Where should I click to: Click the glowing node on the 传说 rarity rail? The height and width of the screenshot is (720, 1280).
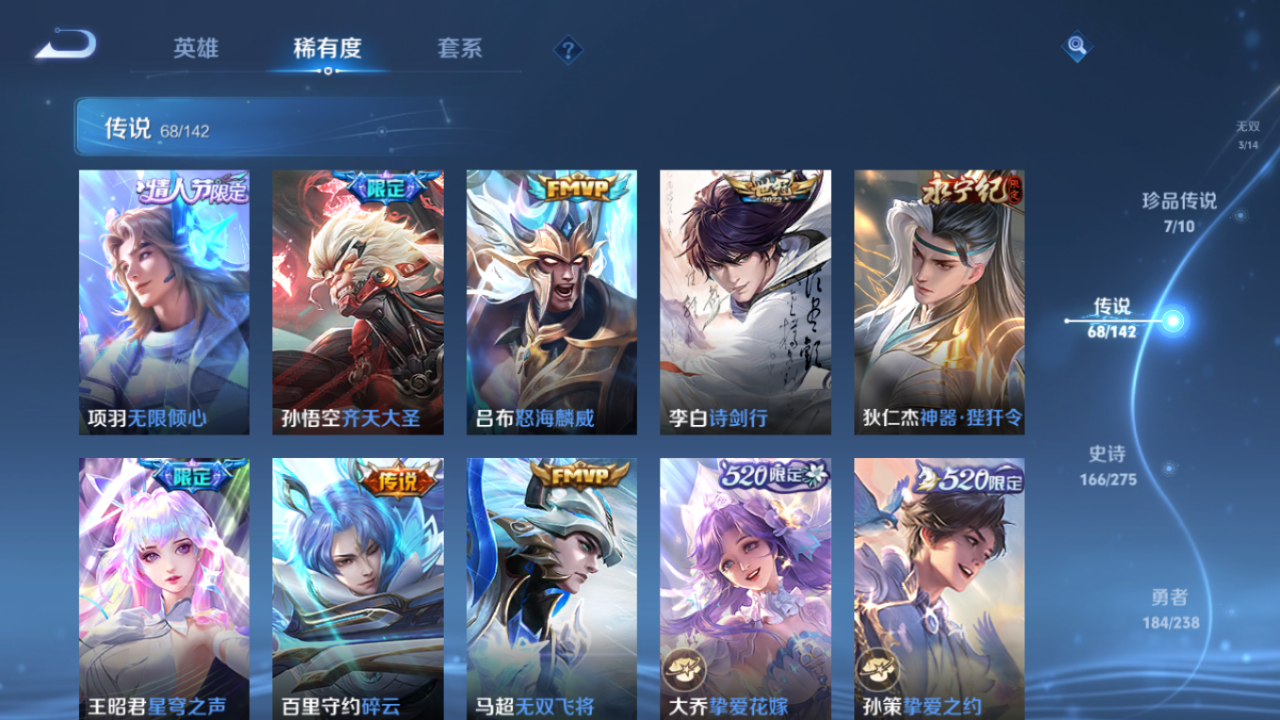(1172, 321)
